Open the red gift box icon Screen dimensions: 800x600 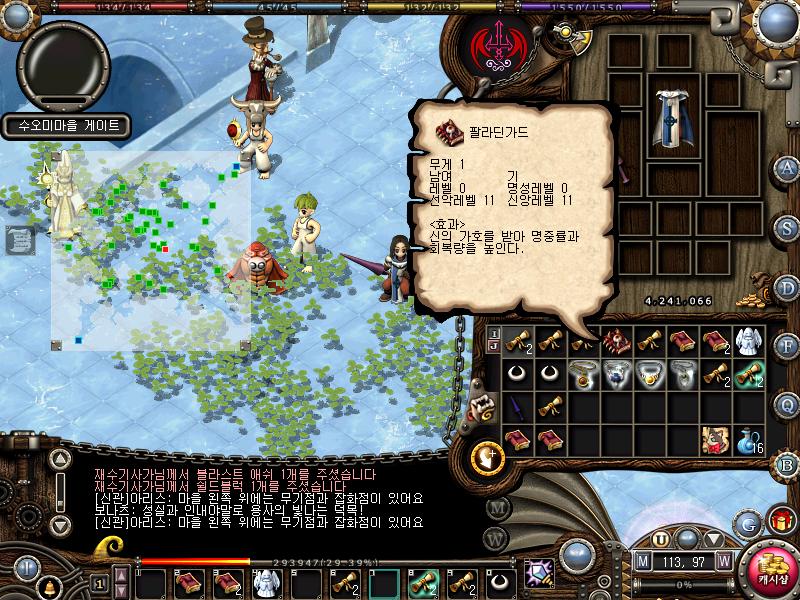click(779, 519)
